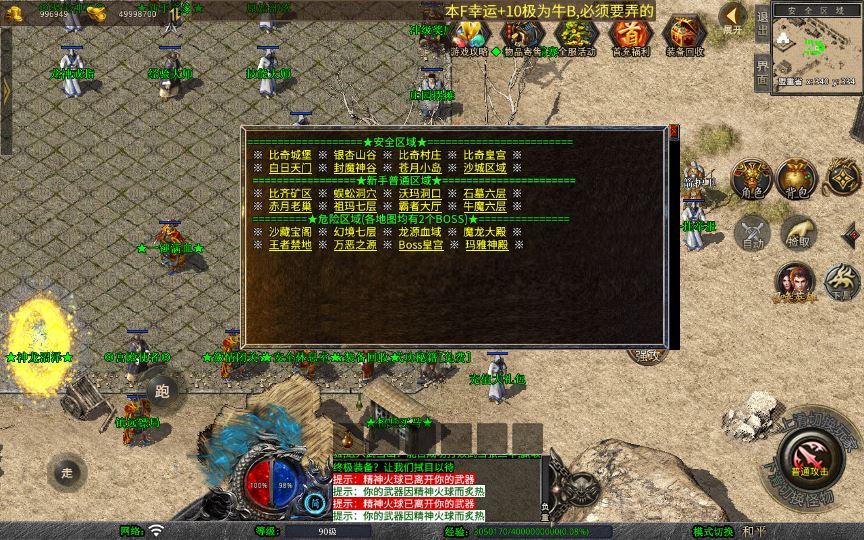Viewport: 864px width, 540px height.
Task: Click the 展开 expand arrow button
Action: click(733, 17)
